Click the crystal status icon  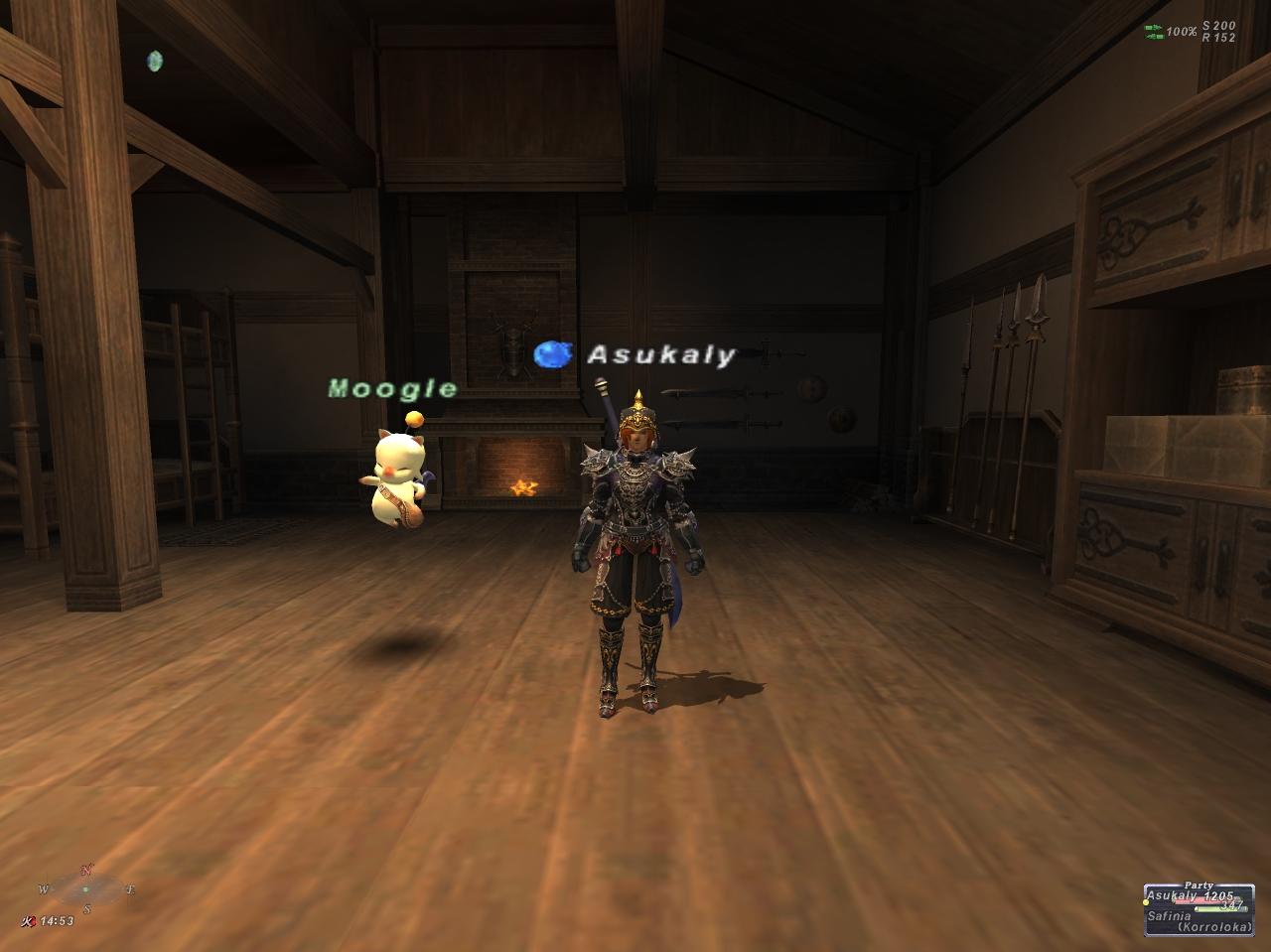pyautogui.click(x=154, y=62)
